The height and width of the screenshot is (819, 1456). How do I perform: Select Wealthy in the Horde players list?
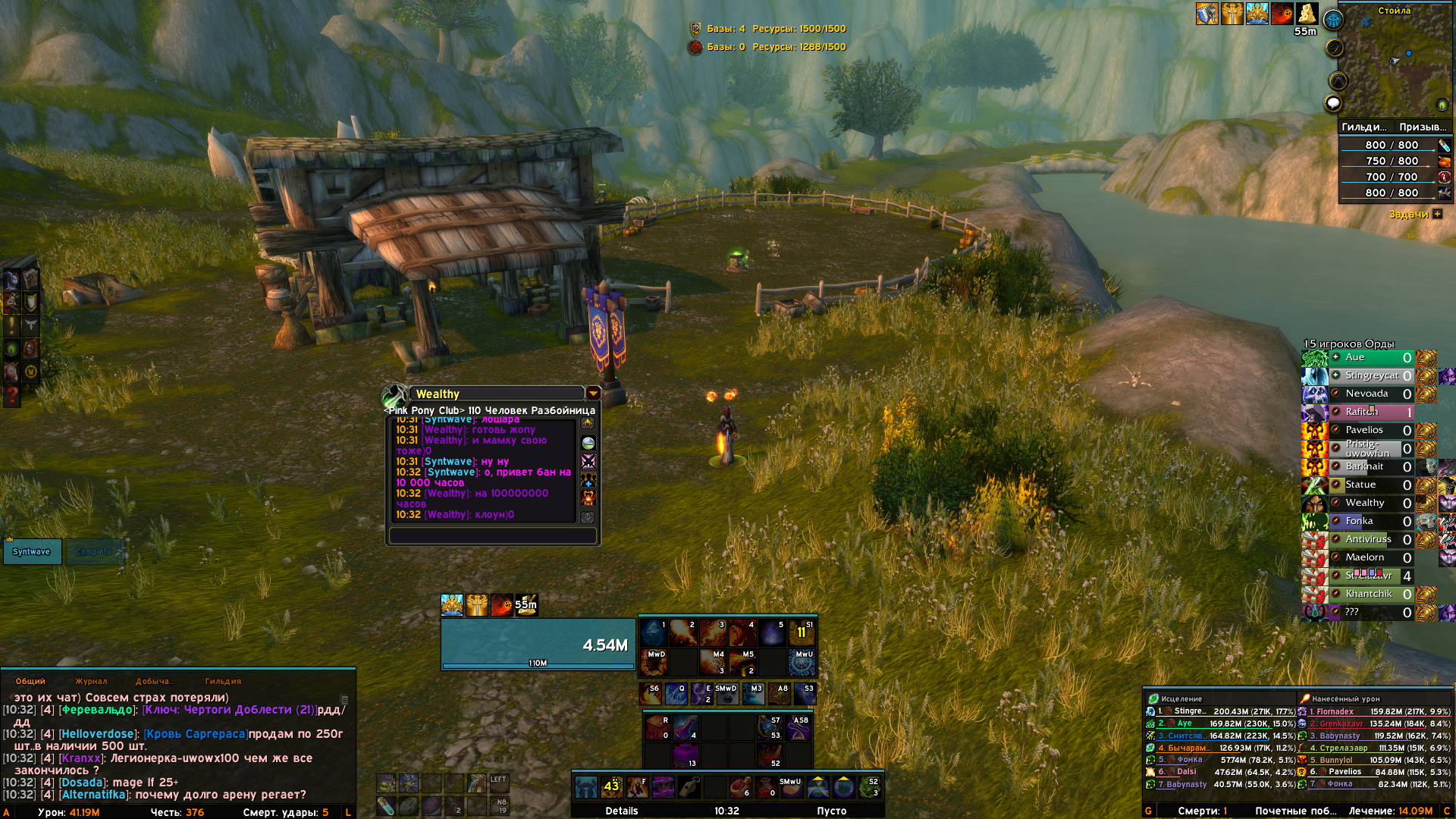tap(1365, 503)
